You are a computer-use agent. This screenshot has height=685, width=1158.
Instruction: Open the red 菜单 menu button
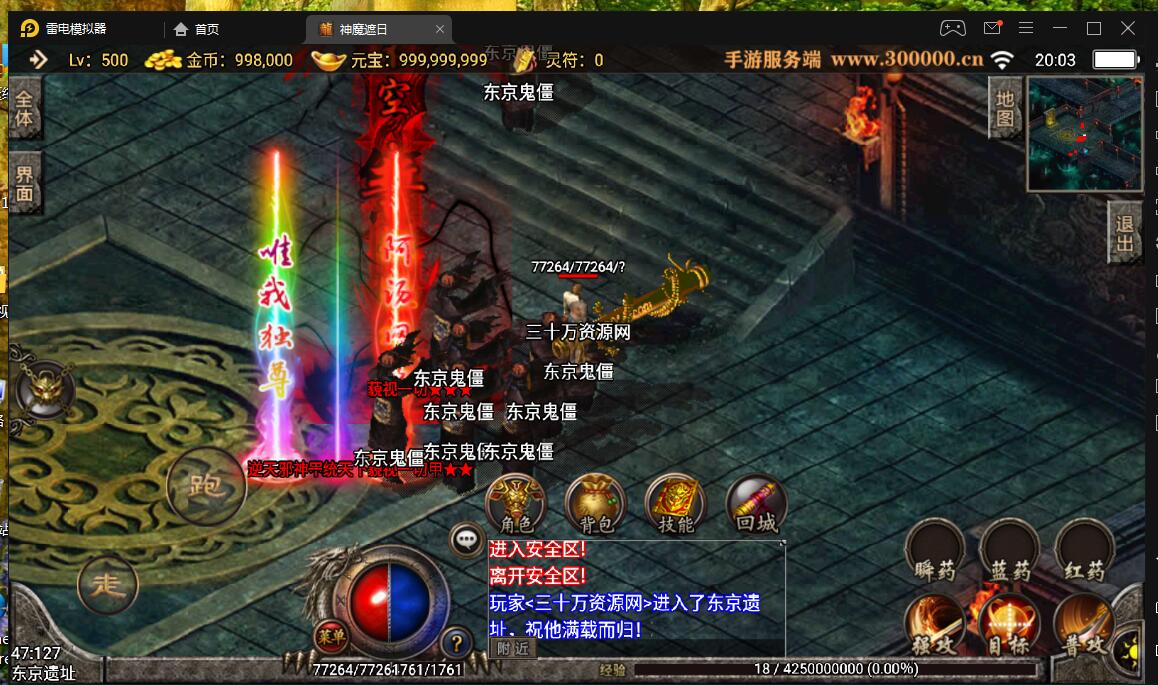[x=330, y=635]
